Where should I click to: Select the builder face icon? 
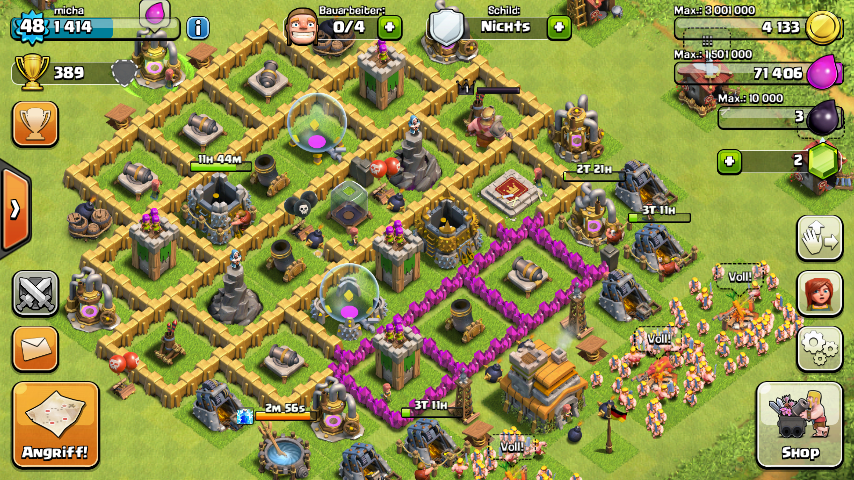pyautogui.click(x=304, y=27)
